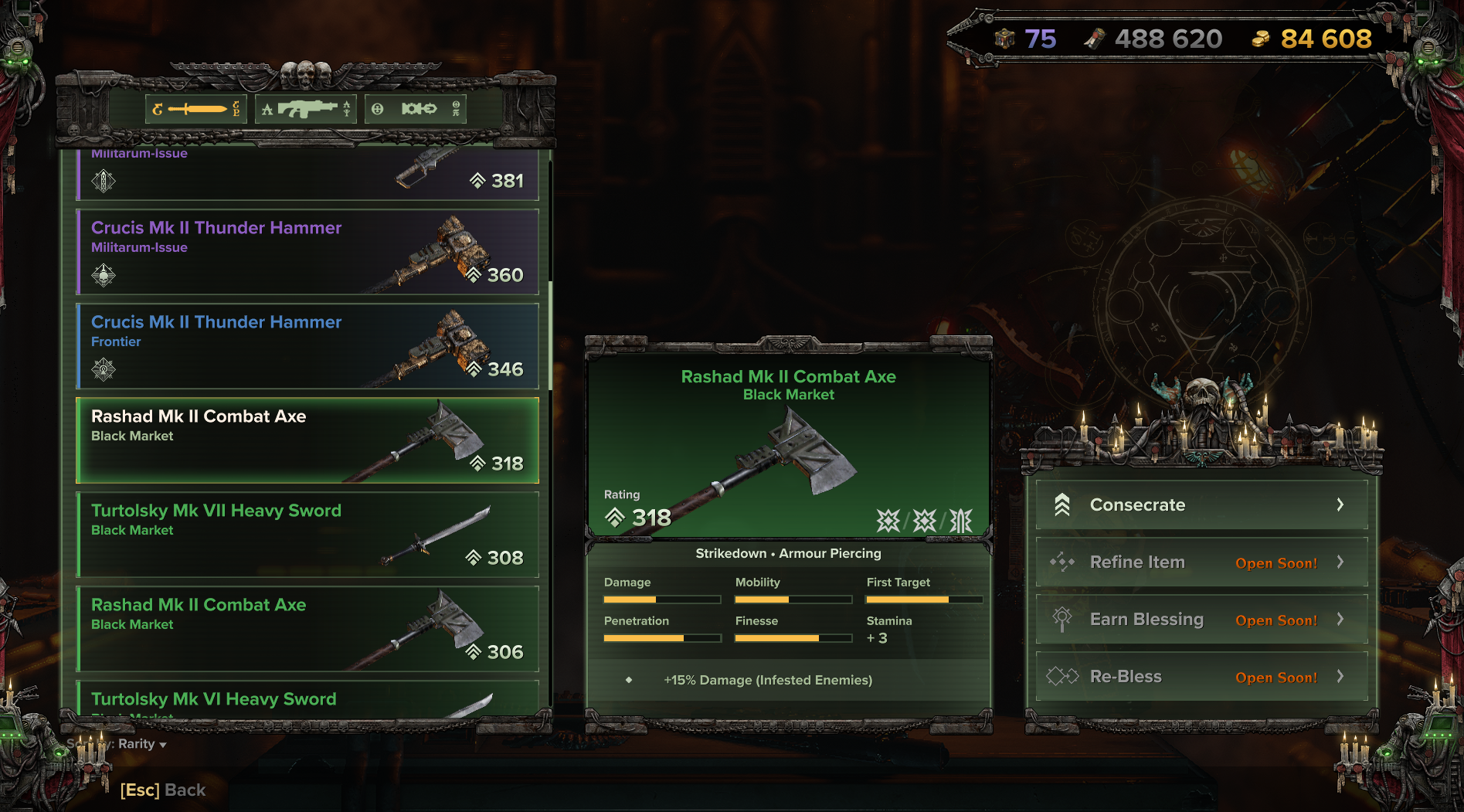The height and width of the screenshot is (812, 1464).
Task: Open the Consecrate option
Action: [x=1201, y=505]
